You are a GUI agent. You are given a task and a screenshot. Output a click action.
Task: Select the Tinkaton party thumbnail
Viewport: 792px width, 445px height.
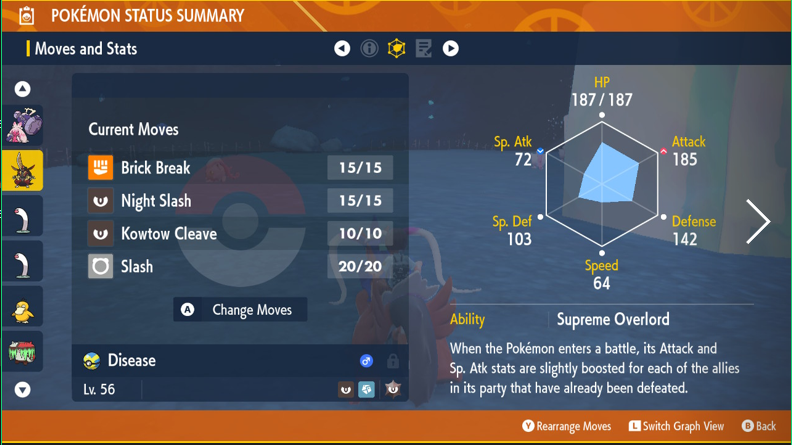pos(22,126)
